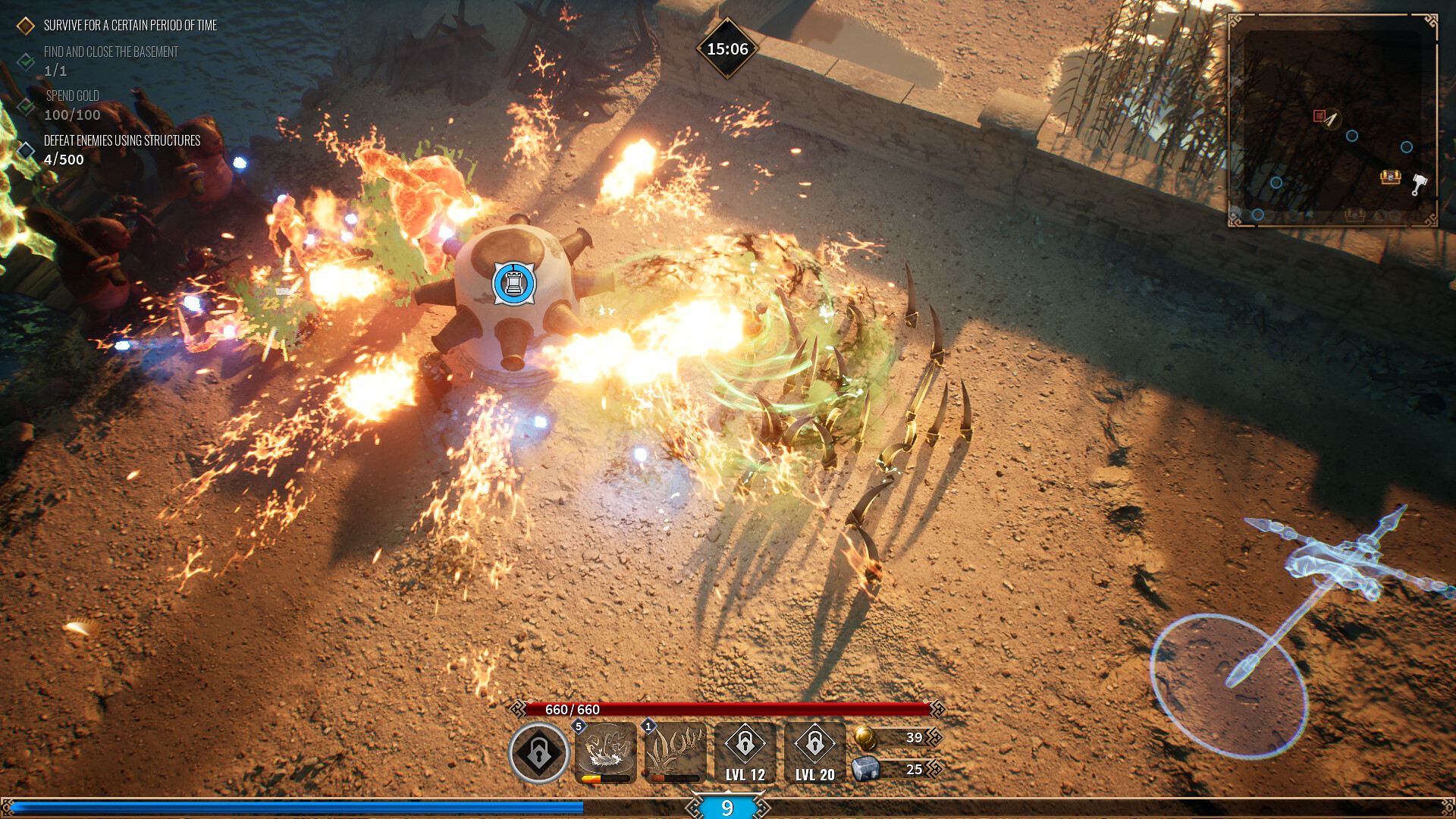The height and width of the screenshot is (819, 1456).
Task: Select the Find and Close the Basement objective
Action: click(x=111, y=52)
